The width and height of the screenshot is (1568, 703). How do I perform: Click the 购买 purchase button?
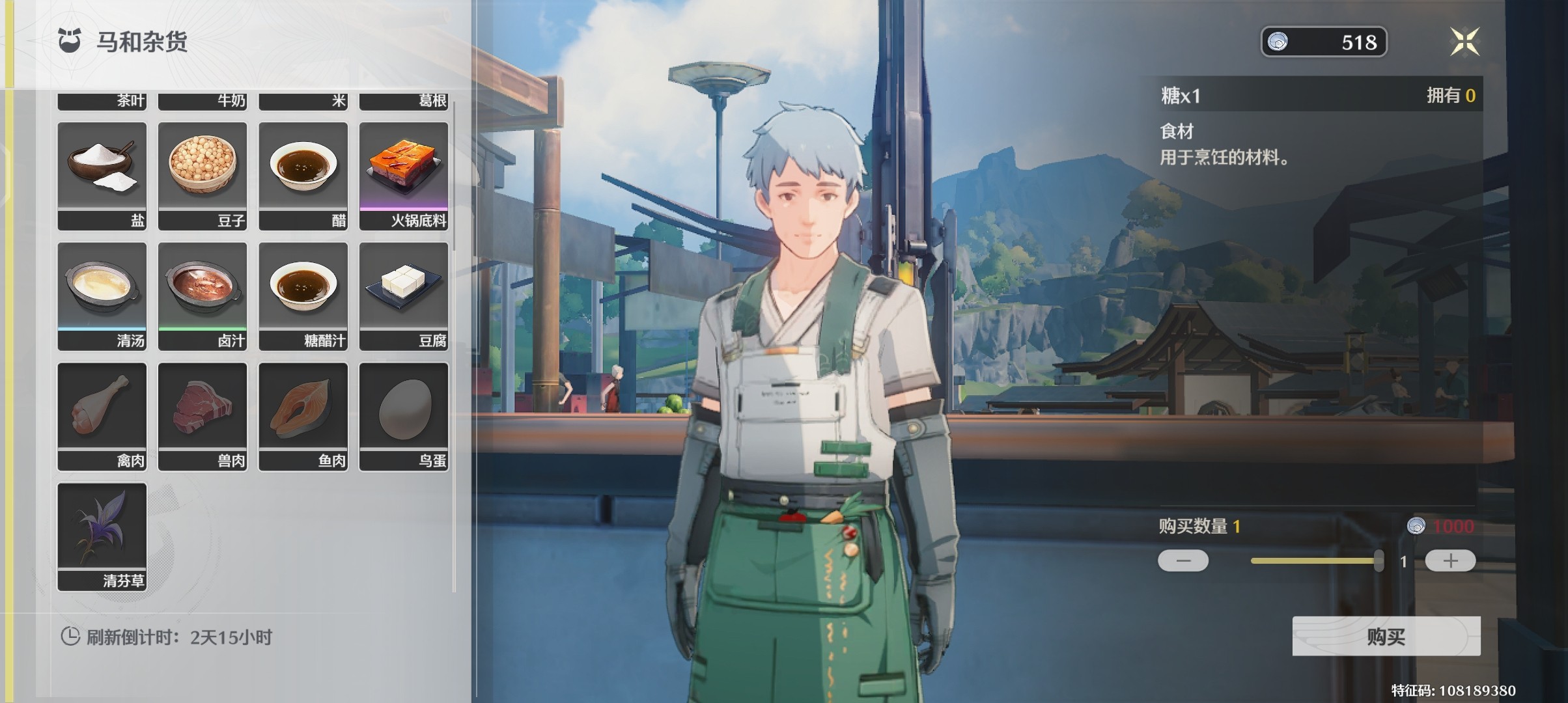[x=1386, y=636]
